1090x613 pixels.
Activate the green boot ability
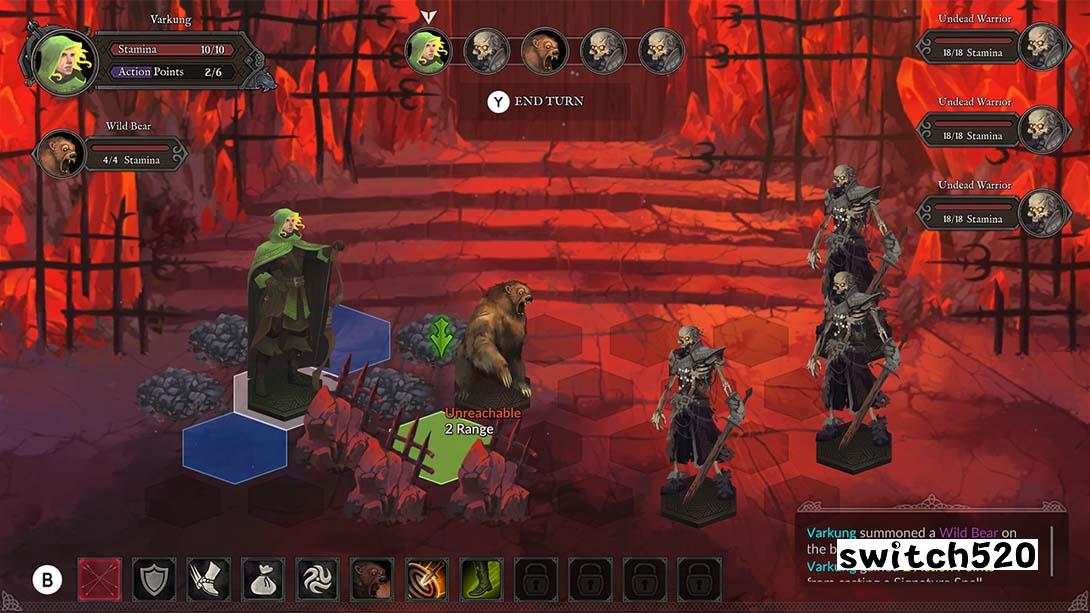[480, 579]
